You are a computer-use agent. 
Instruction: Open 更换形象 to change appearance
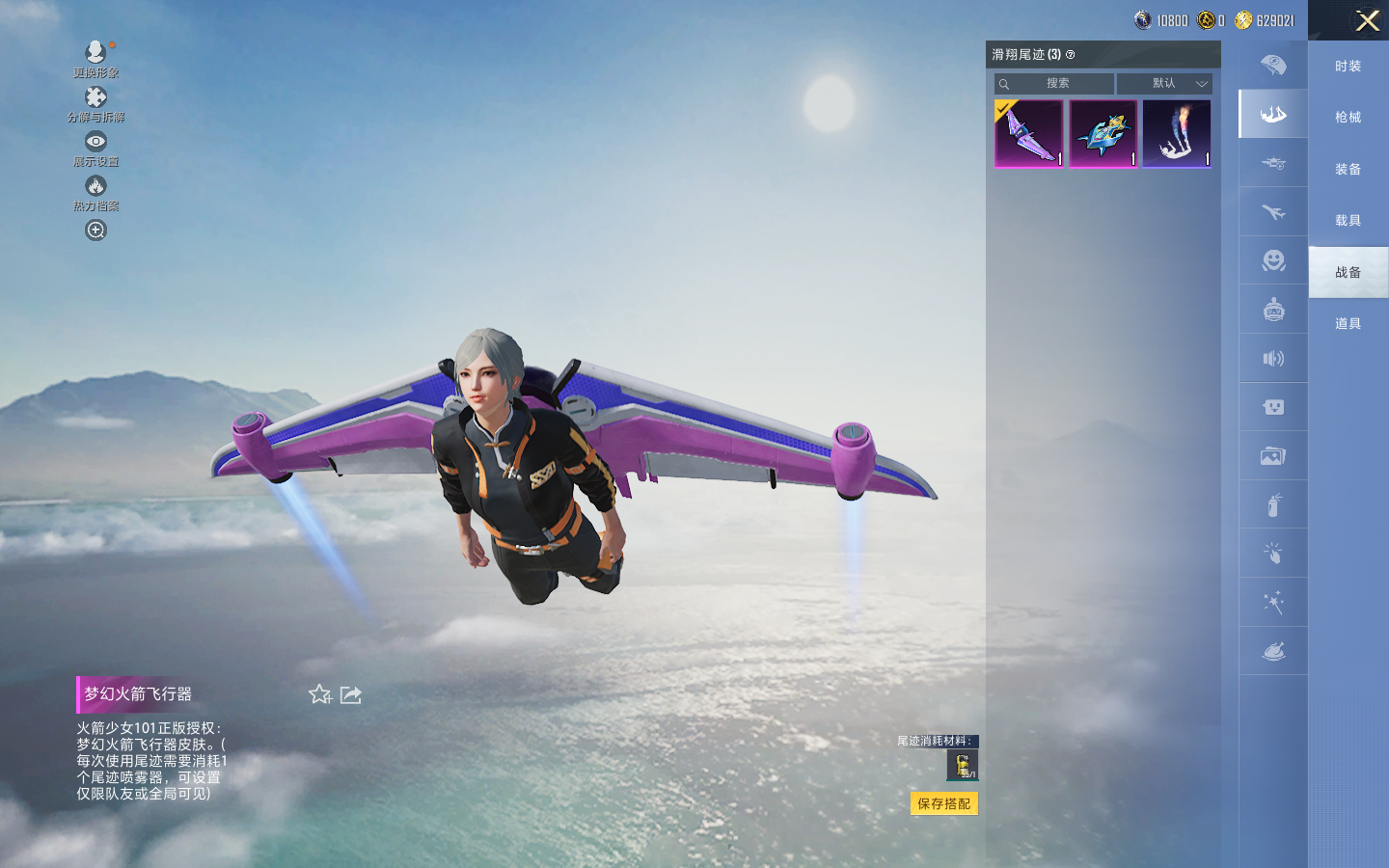95,53
